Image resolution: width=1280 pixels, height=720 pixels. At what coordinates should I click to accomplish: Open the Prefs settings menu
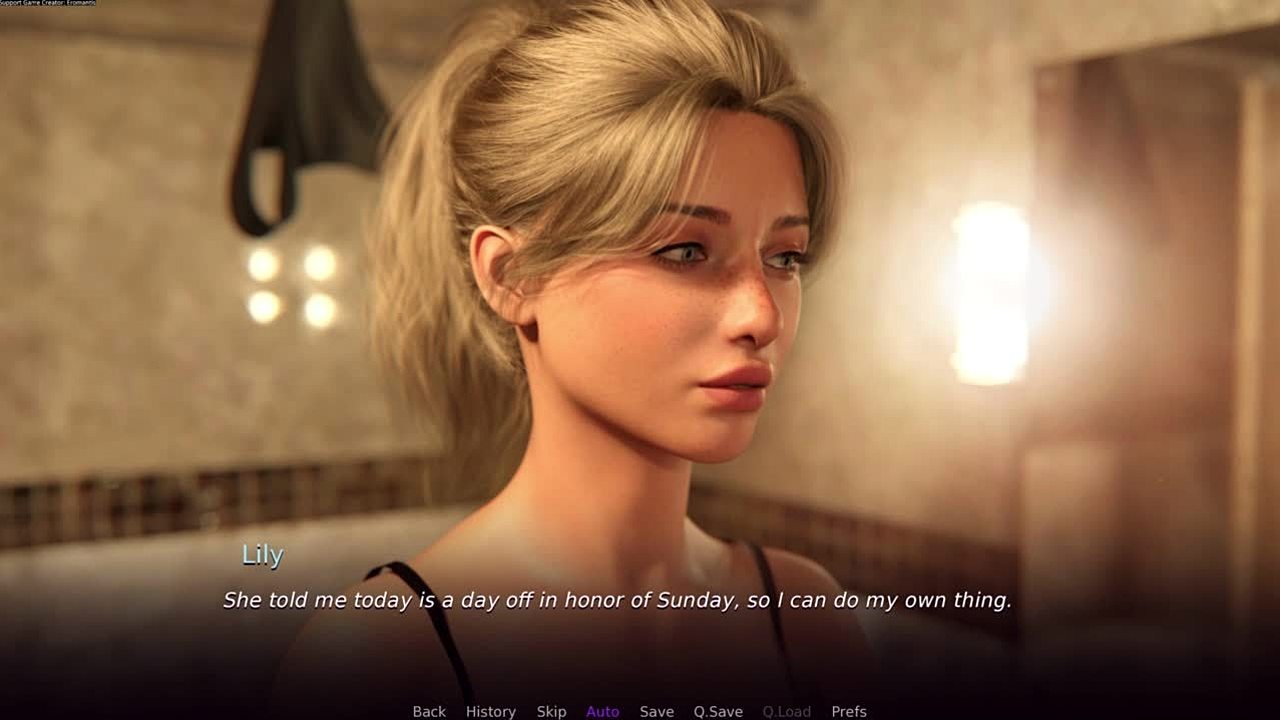click(x=849, y=711)
